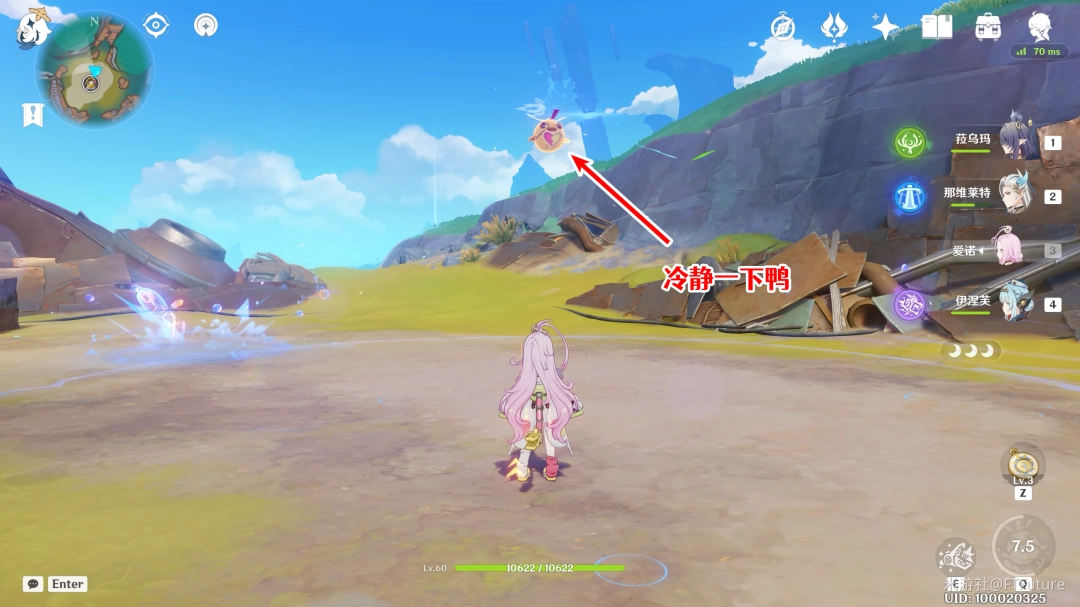The height and width of the screenshot is (607, 1080).
Task: Toggle the elemental sight eye icon
Action: pyautogui.click(x=156, y=25)
